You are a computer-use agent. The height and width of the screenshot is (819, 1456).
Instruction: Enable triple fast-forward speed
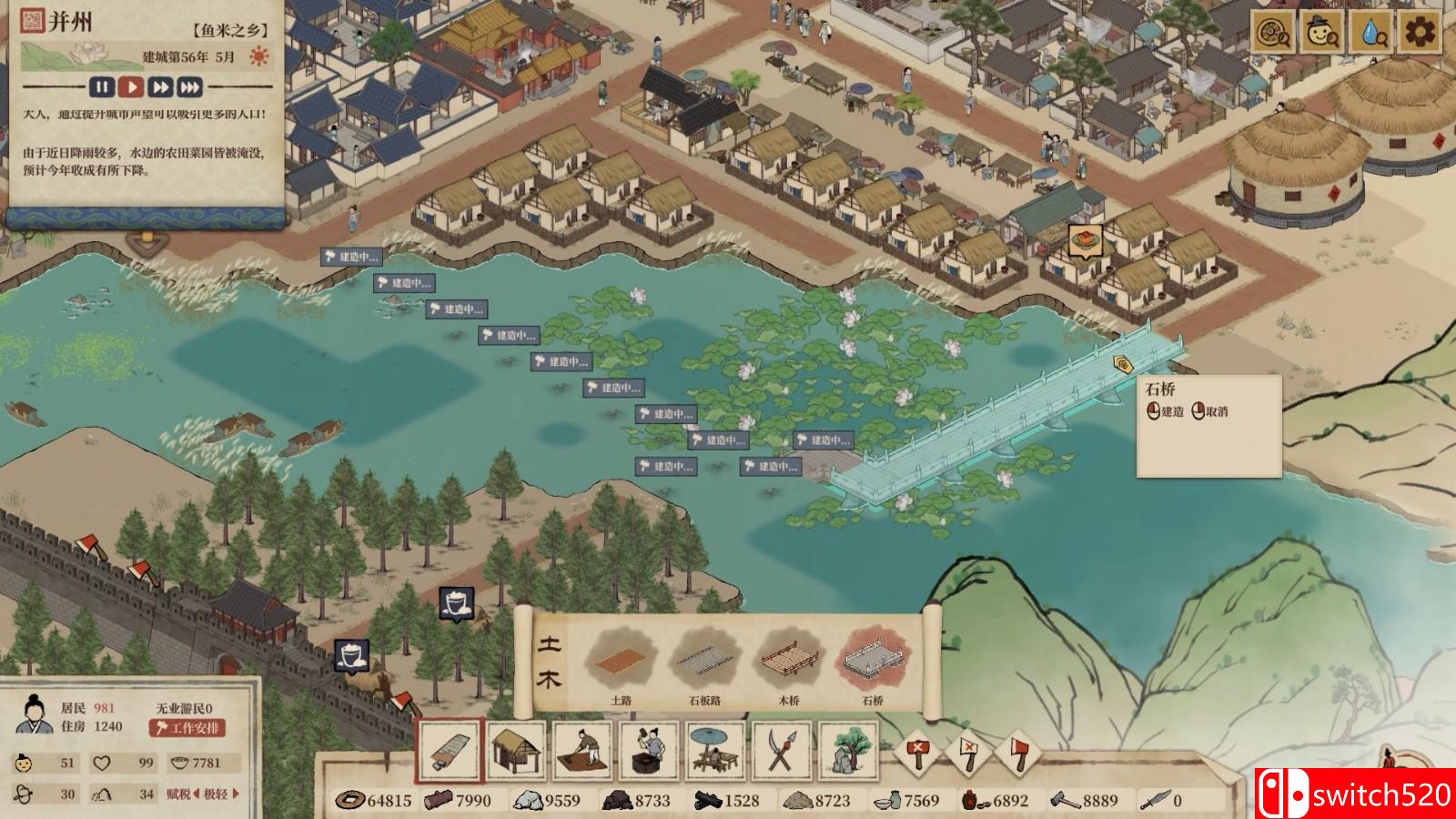pos(190,87)
